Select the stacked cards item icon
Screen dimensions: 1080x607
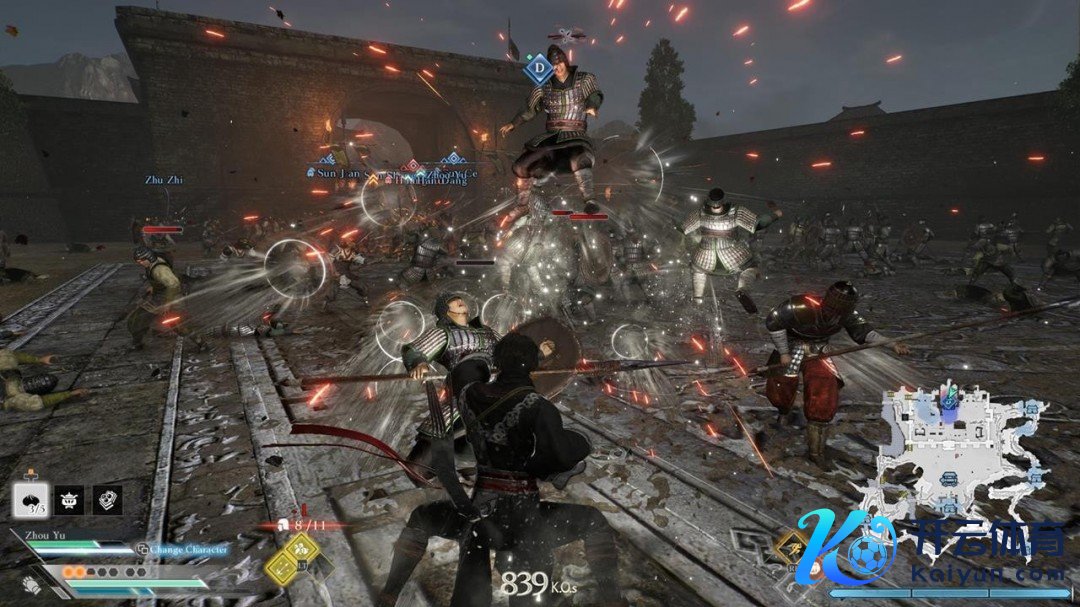click(x=107, y=500)
